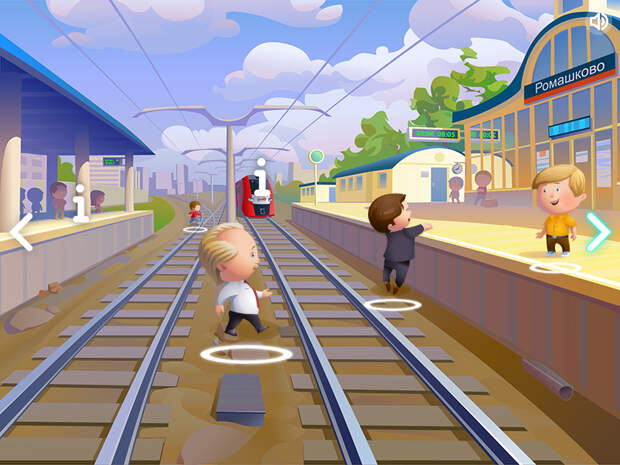Select the ring under the blond boy on the tracks
The height and width of the screenshot is (465, 620).
[x=246, y=353]
